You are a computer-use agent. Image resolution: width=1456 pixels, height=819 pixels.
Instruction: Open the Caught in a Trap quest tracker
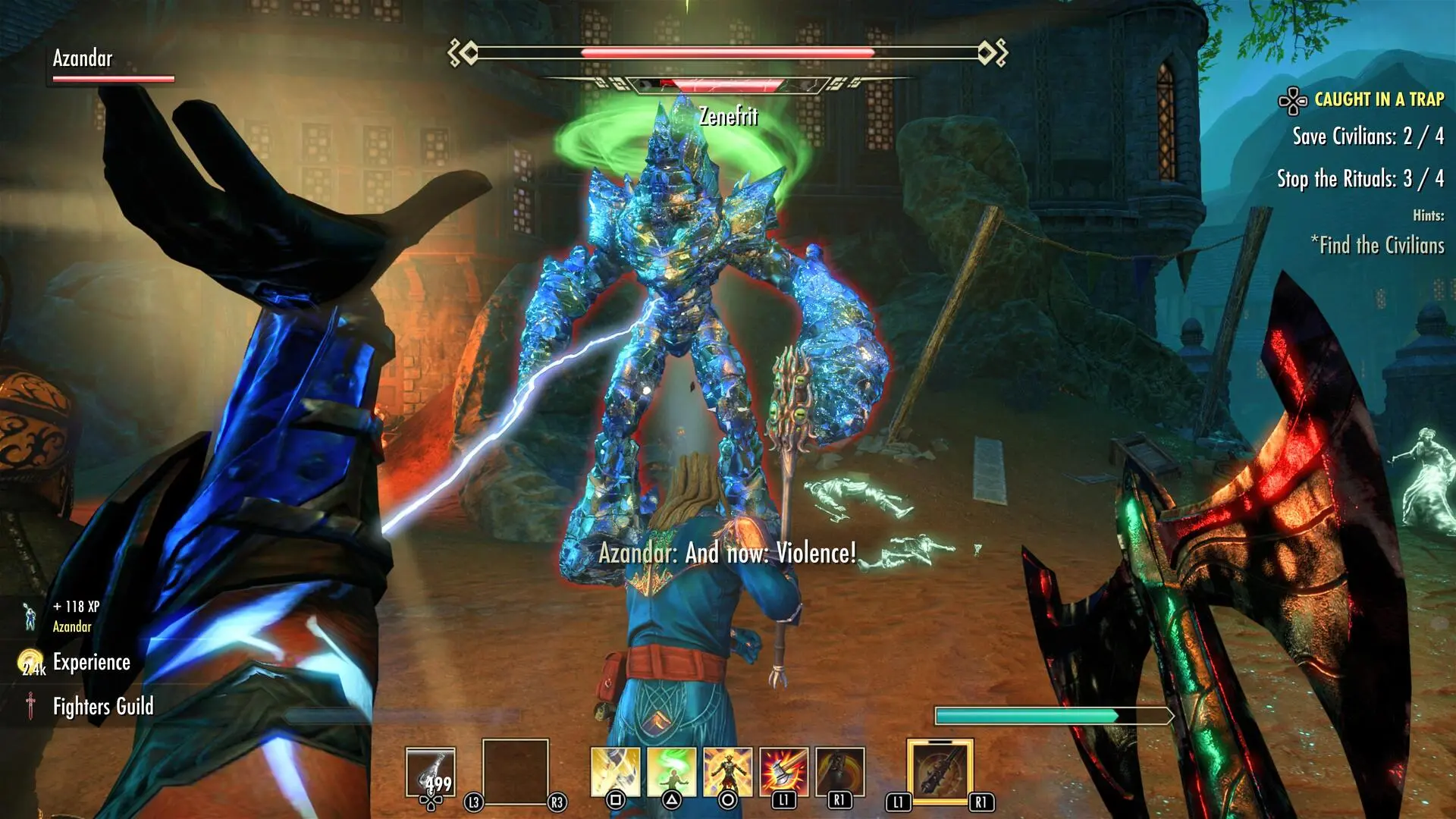pos(1378,99)
